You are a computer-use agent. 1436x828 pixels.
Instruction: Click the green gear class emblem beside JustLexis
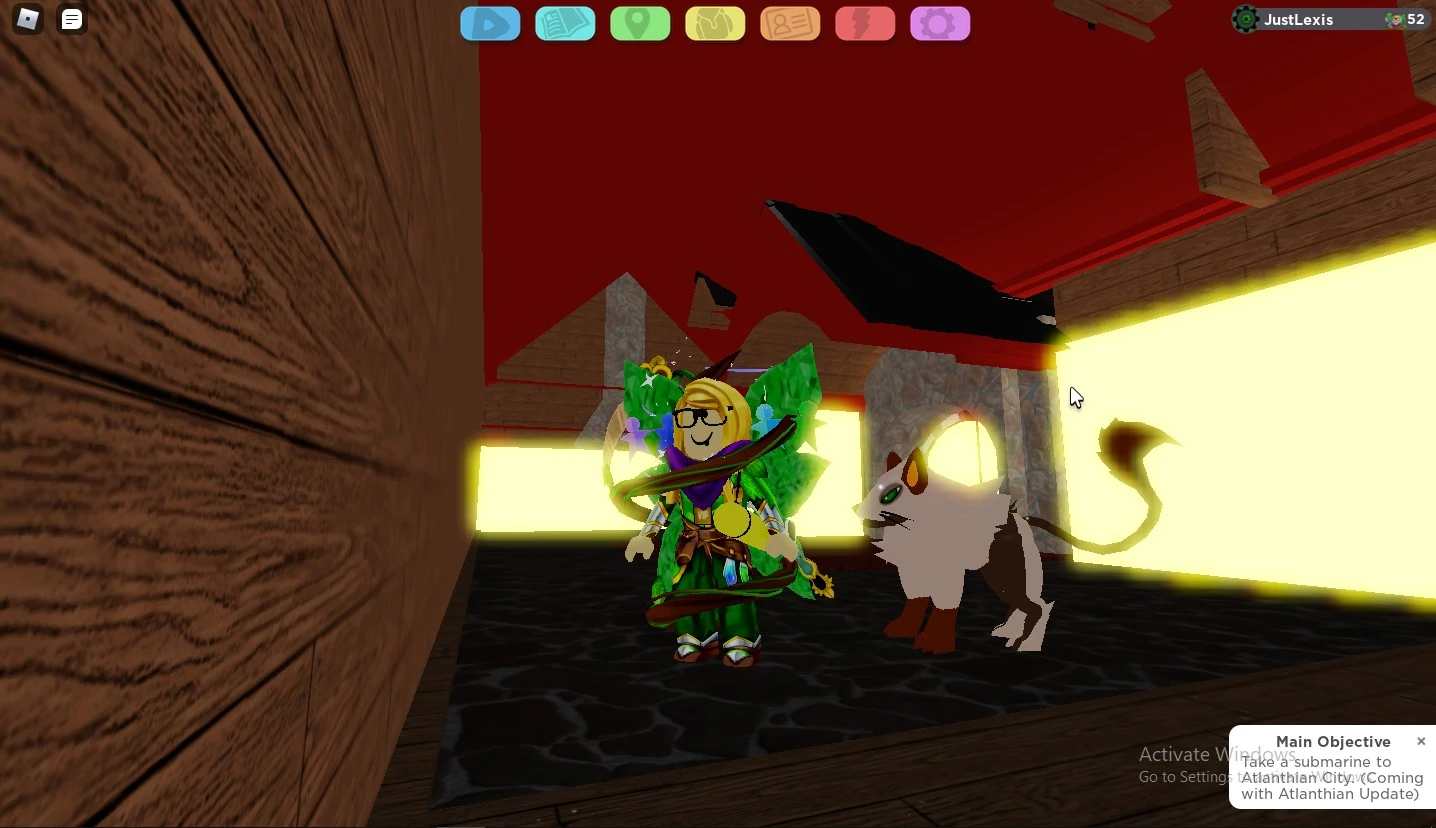point(1245,19)
